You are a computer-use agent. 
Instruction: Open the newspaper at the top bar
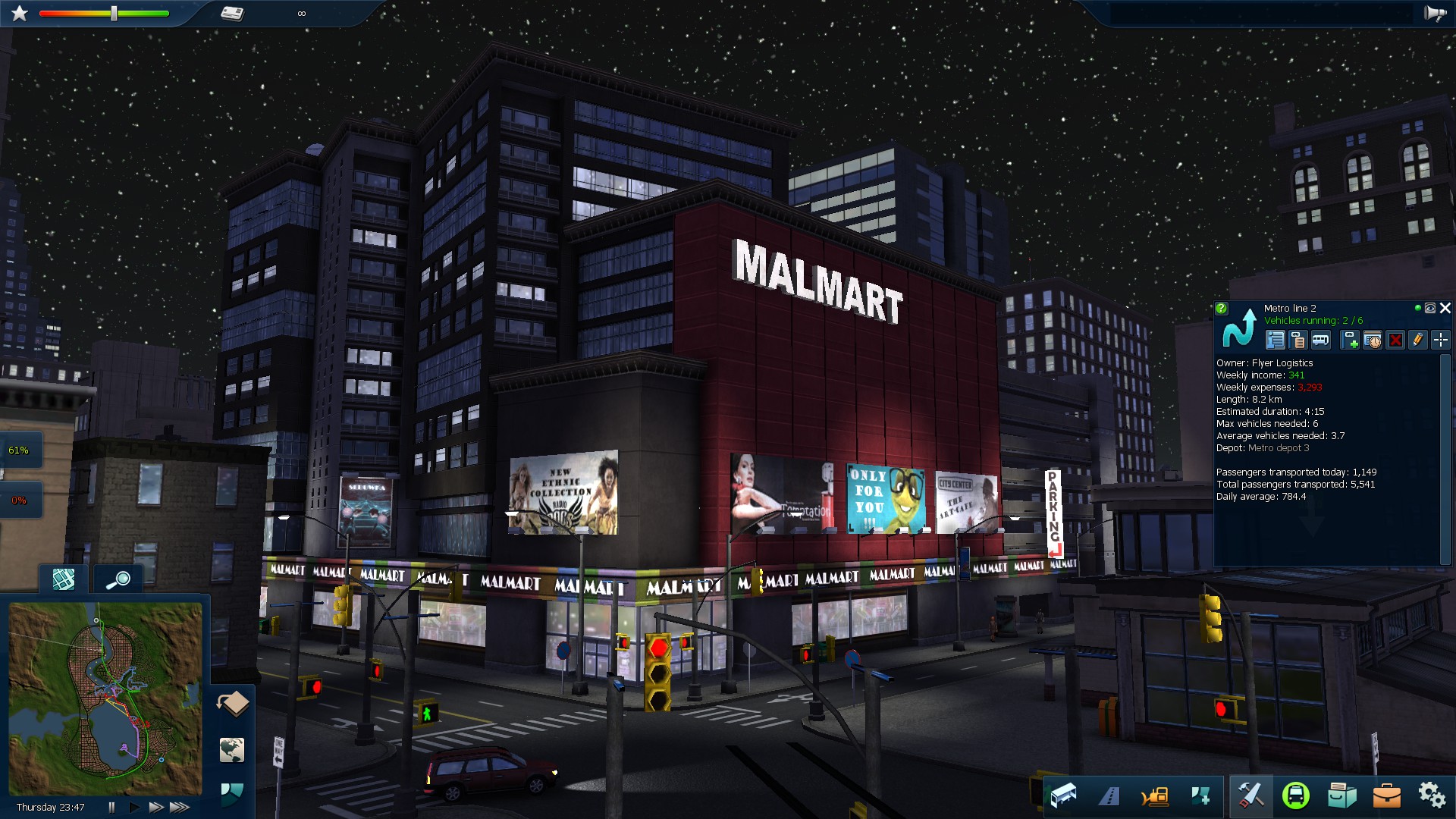(x=234, y=12)
